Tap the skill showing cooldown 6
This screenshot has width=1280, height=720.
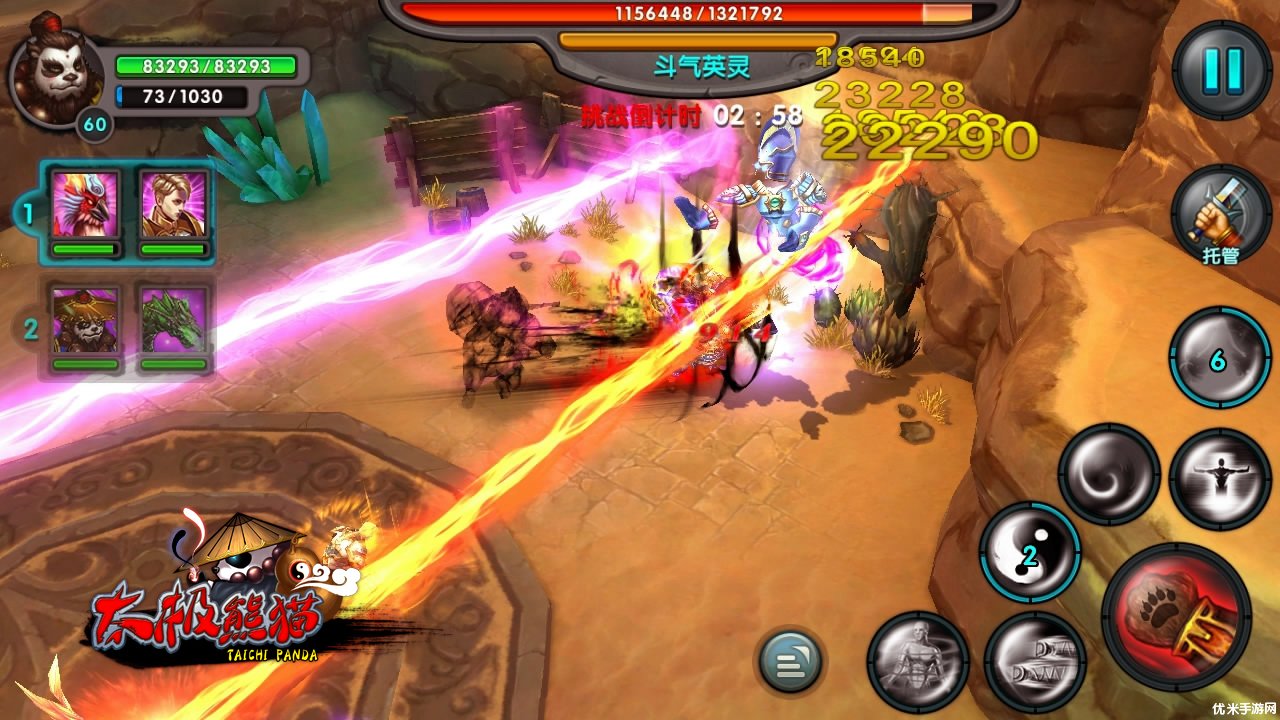(1219, 358)
